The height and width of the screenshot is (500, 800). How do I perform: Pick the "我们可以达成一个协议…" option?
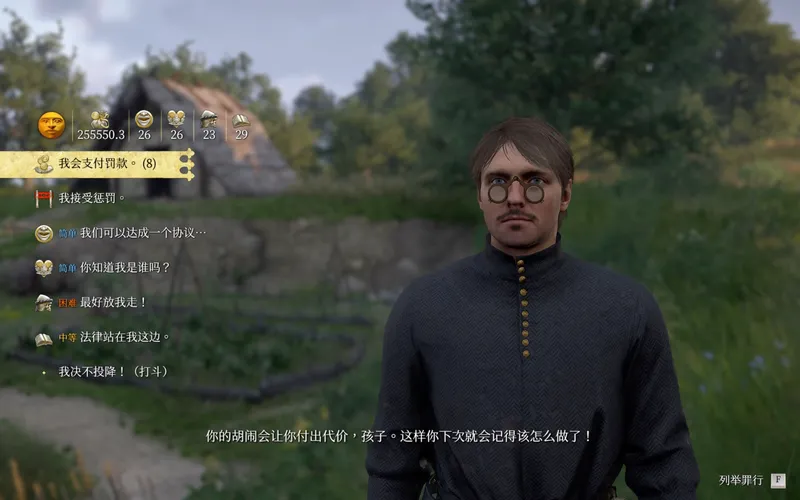[x=143, y=233]
